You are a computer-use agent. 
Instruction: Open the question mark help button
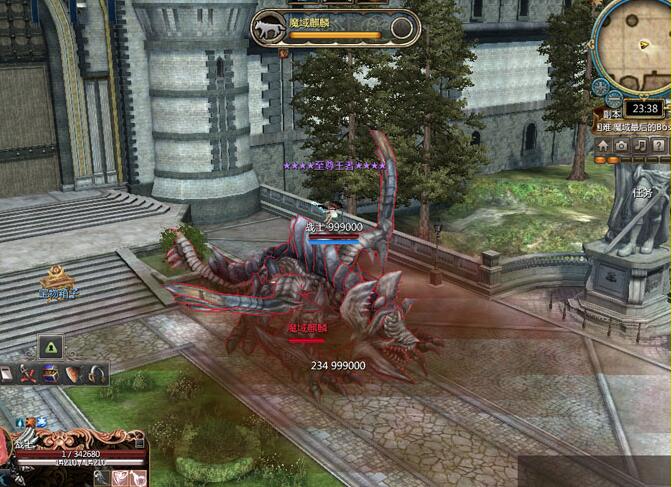[x=659, y=146]
